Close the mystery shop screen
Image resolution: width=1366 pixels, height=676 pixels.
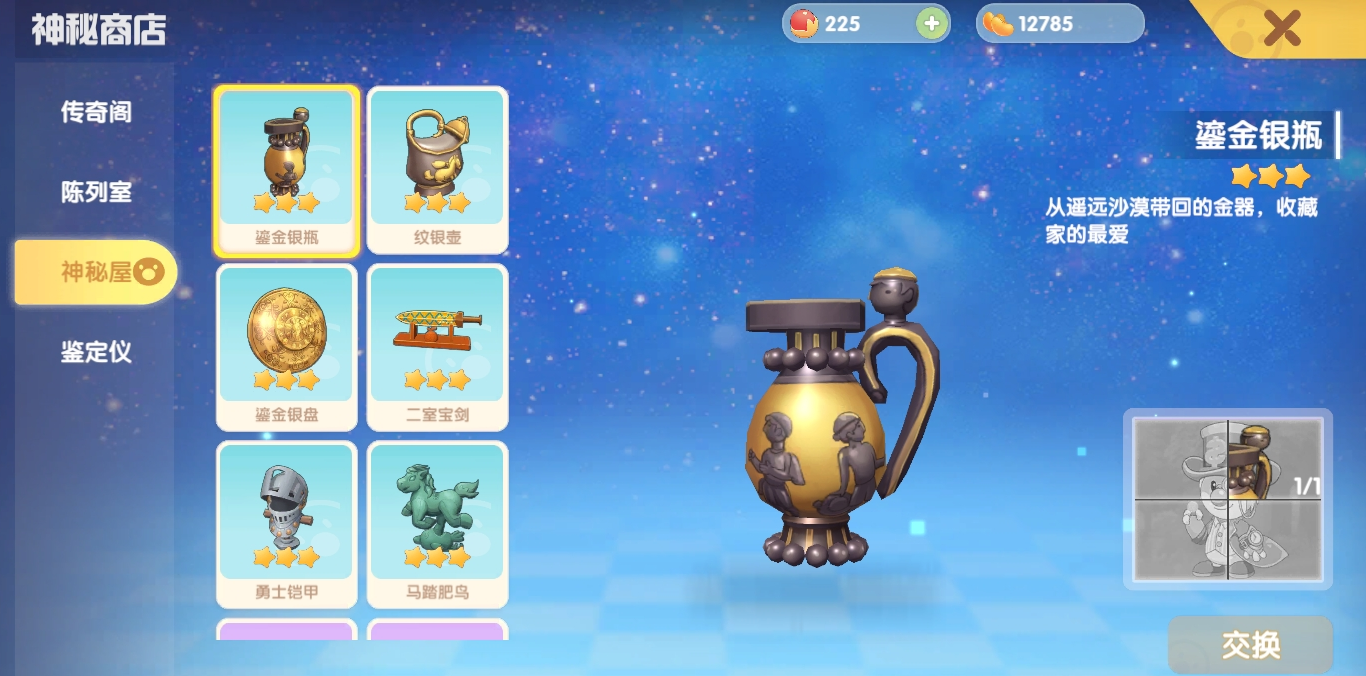click(1281, 28)
